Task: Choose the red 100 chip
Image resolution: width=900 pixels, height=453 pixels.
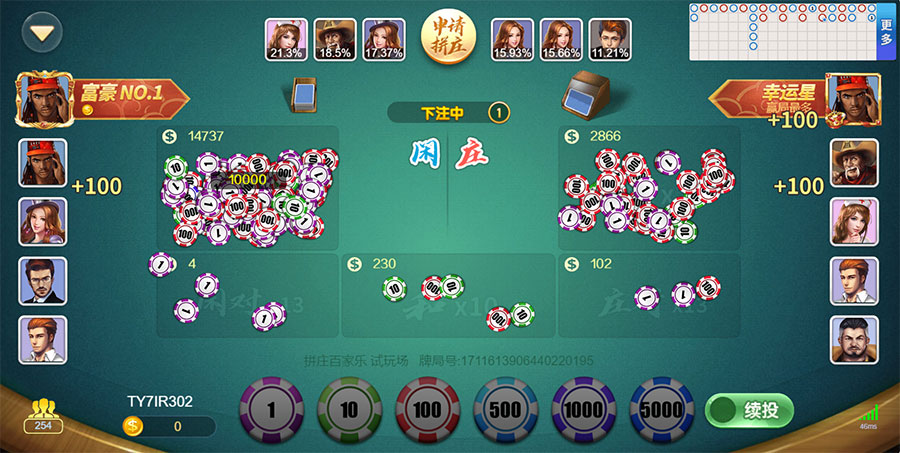Action: [x=428, y=410]
